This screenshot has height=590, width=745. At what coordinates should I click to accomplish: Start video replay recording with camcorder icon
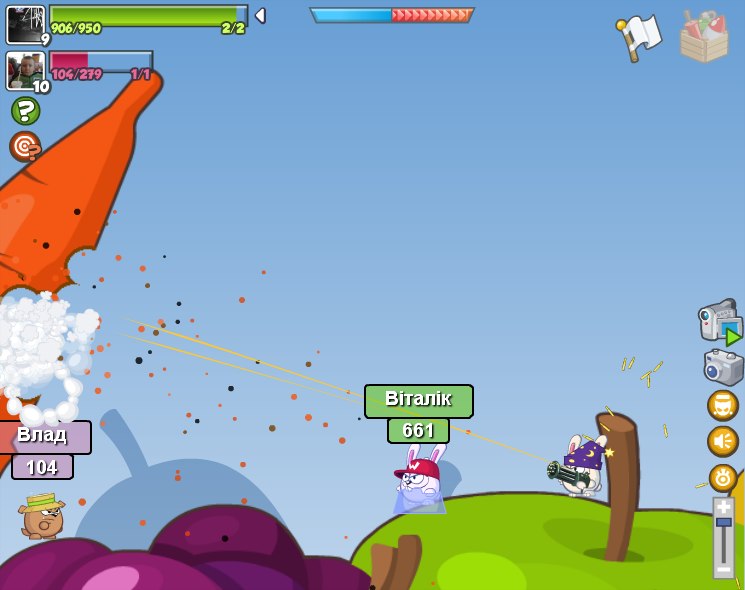point(720,322)
